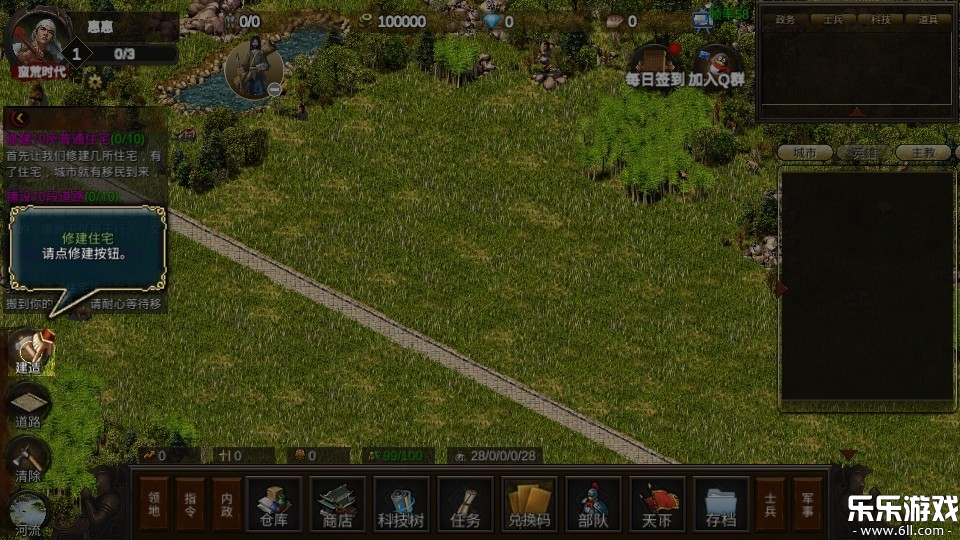Switch to the 政务 tab

pyautogui.click(x=786, y=19)
